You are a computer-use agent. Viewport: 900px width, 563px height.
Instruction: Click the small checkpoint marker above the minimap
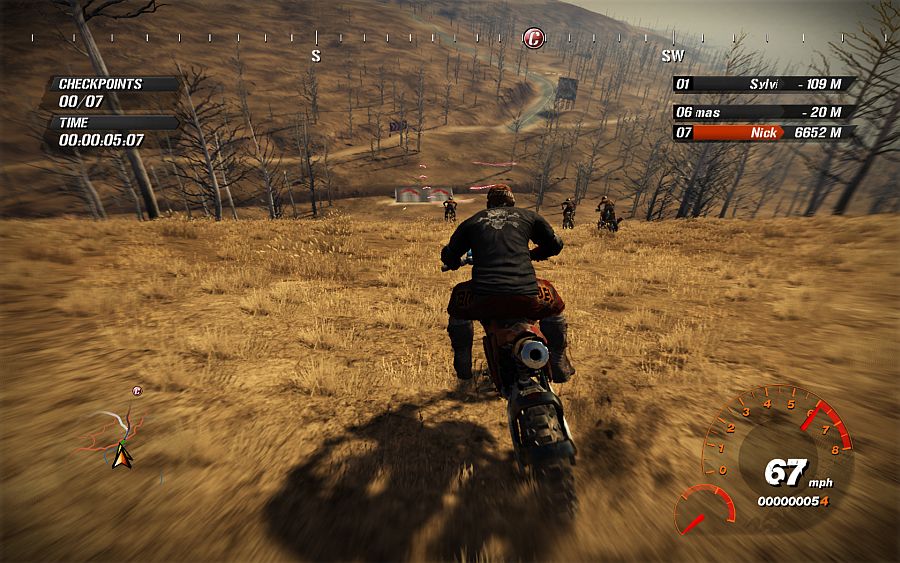click(137, 390)
